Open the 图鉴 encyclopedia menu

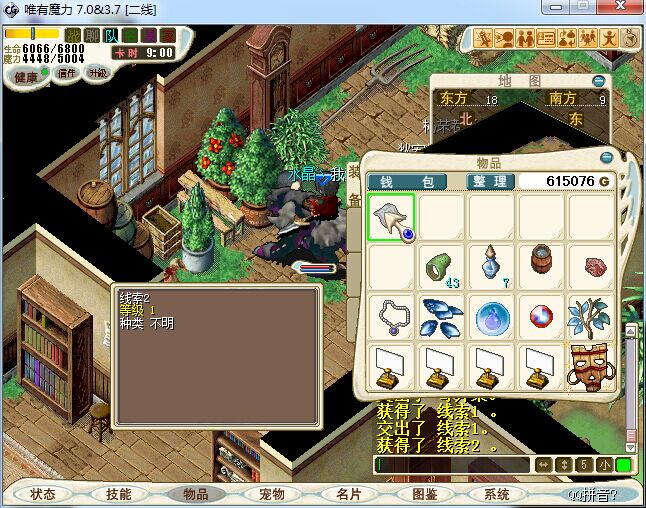[424, 494]
